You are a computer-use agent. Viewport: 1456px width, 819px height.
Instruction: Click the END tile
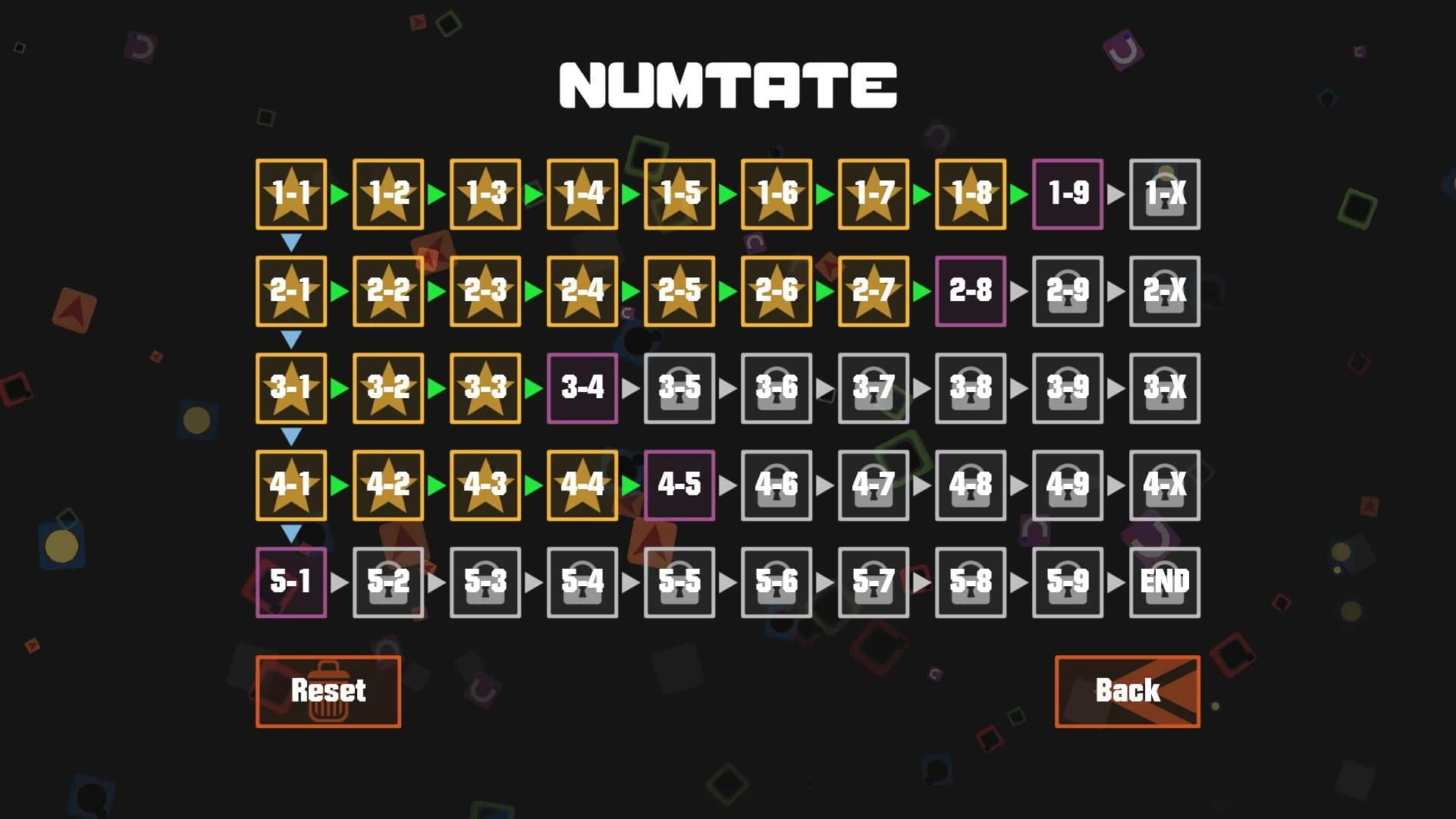(x=1165, y=582)
